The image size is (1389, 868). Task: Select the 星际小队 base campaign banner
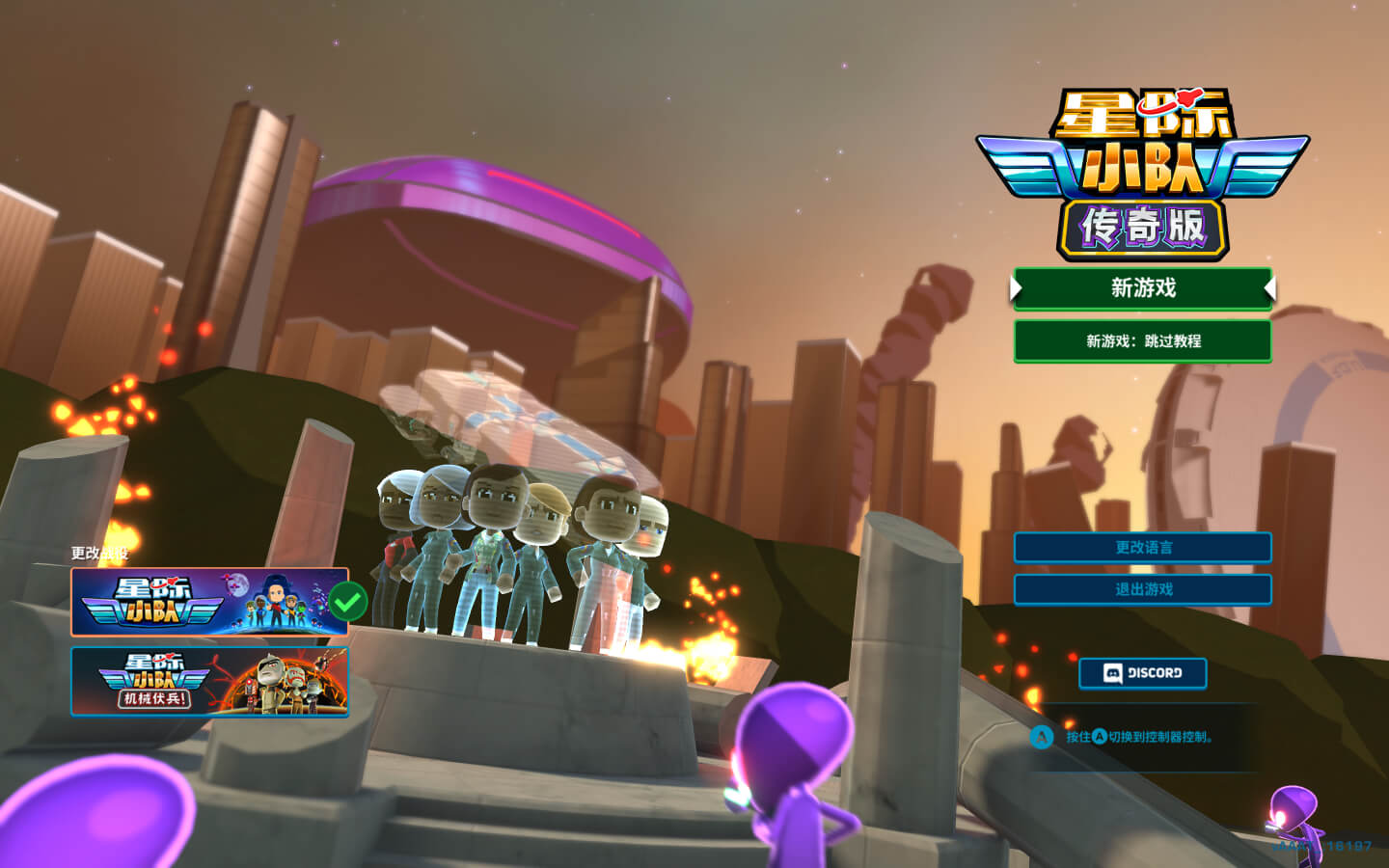point(209,602)
